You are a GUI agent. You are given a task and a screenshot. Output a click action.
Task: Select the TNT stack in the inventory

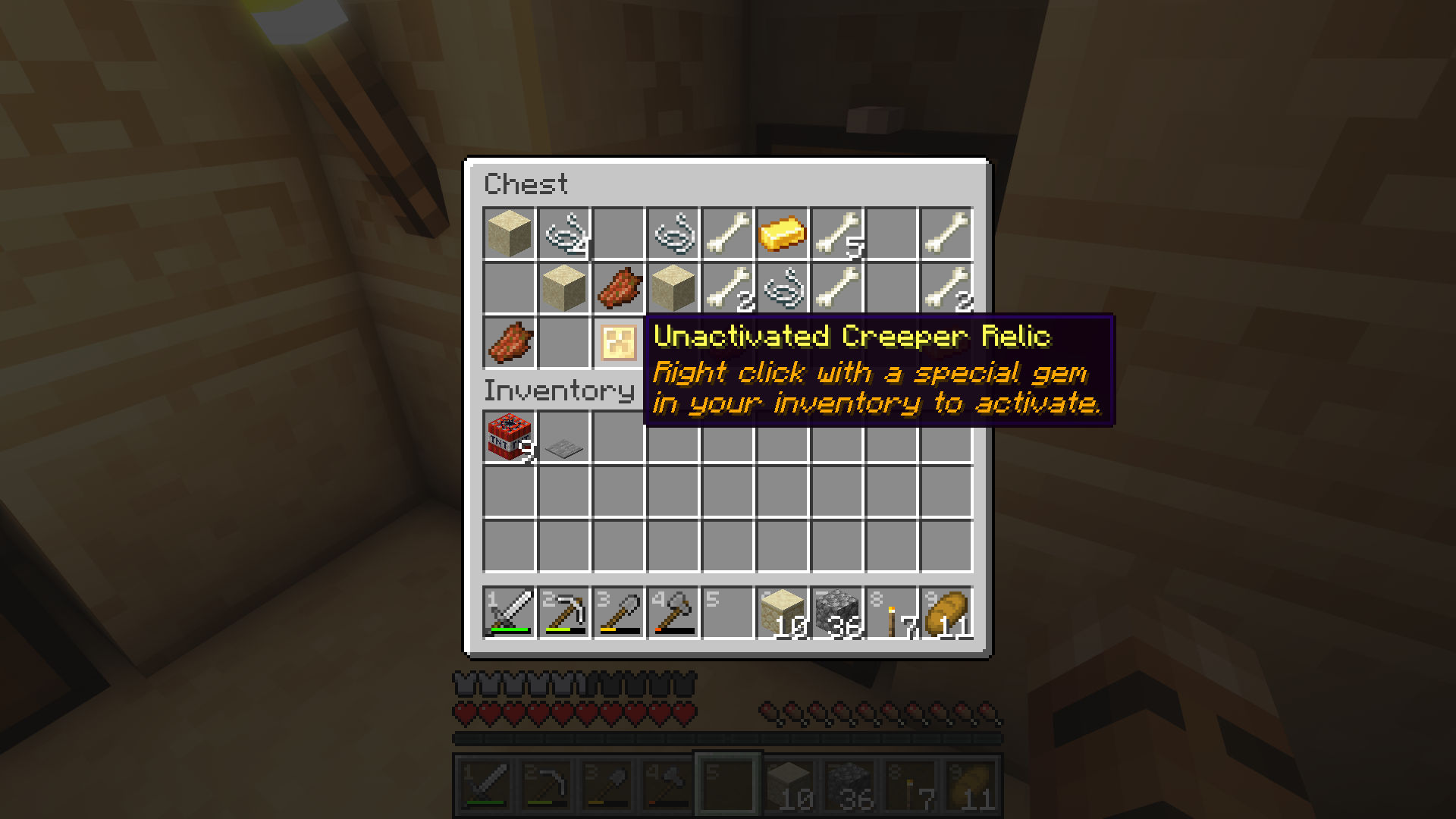[x=509, y=437]
